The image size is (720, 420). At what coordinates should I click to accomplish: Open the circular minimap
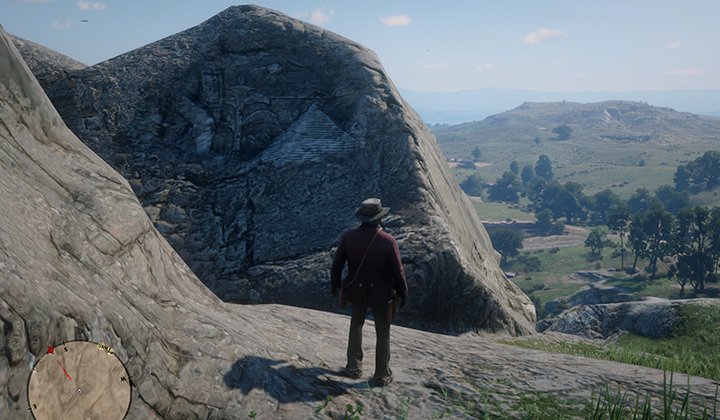pyautogui.click(x=79, y=381)
